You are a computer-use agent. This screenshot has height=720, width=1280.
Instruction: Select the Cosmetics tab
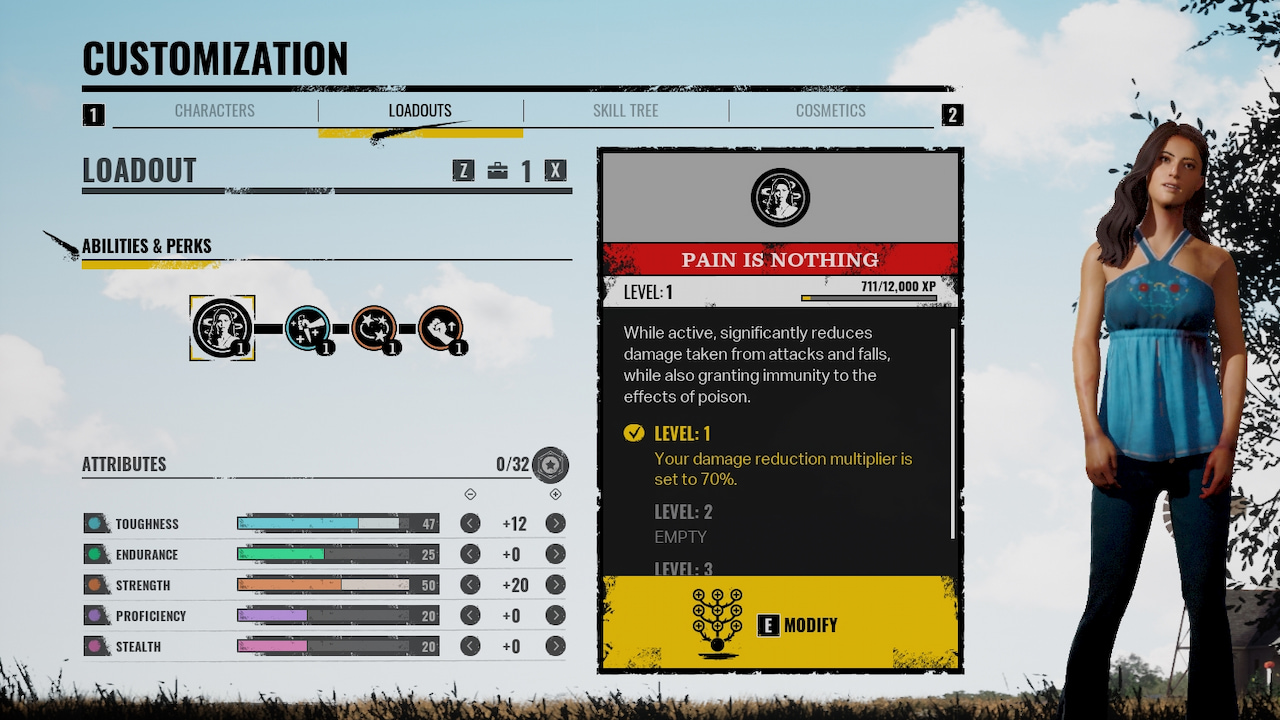[x=830, y=111]
